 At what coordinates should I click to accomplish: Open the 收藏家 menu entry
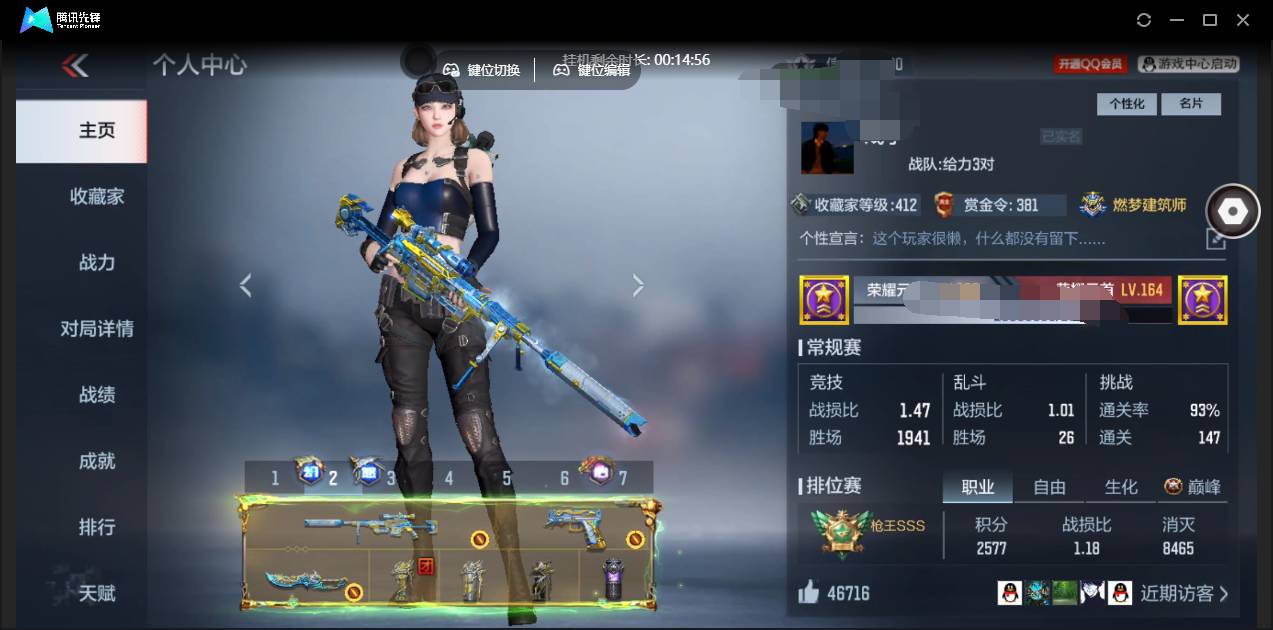(97, 197)
